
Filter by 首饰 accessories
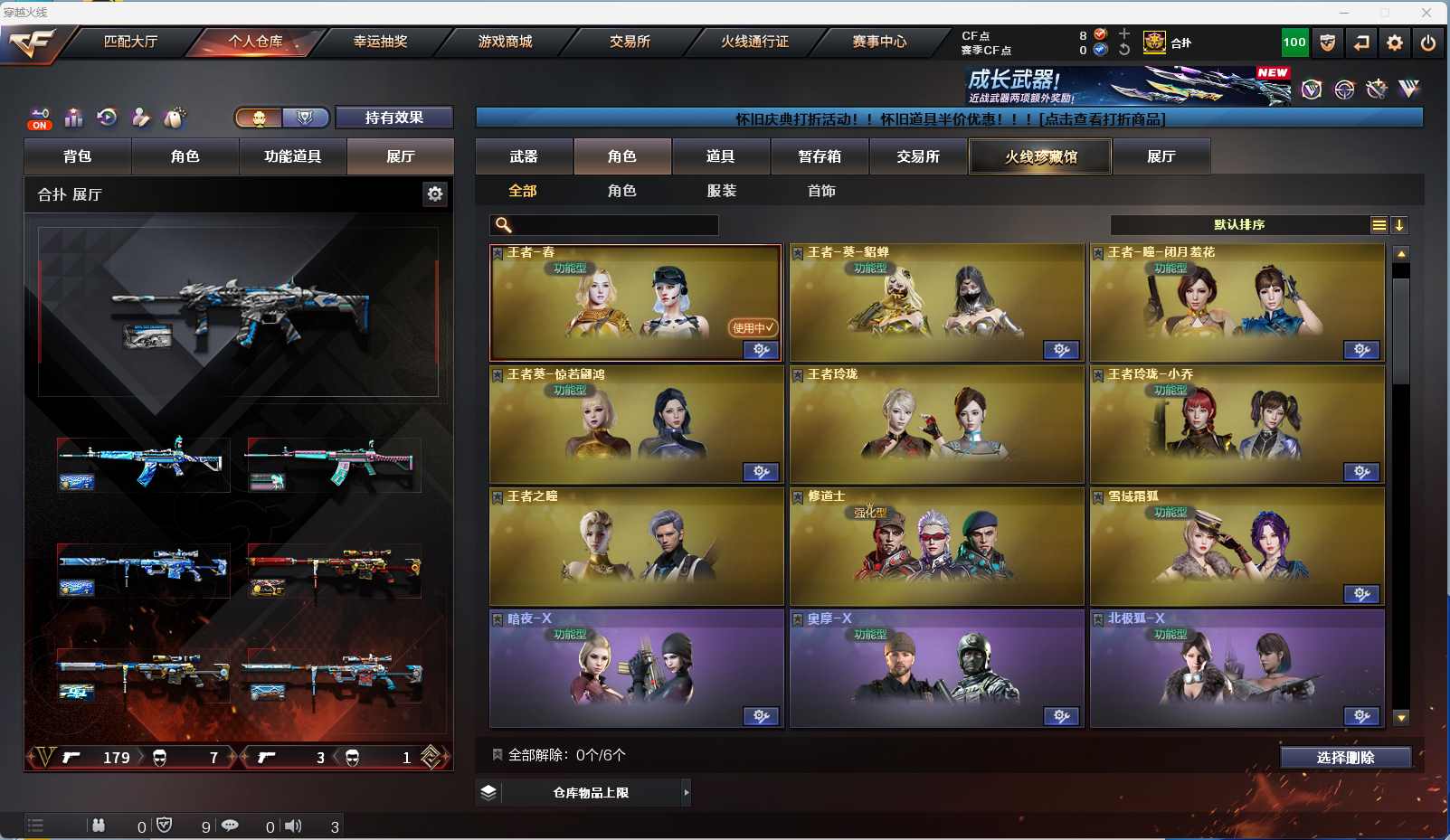[821, 191]
